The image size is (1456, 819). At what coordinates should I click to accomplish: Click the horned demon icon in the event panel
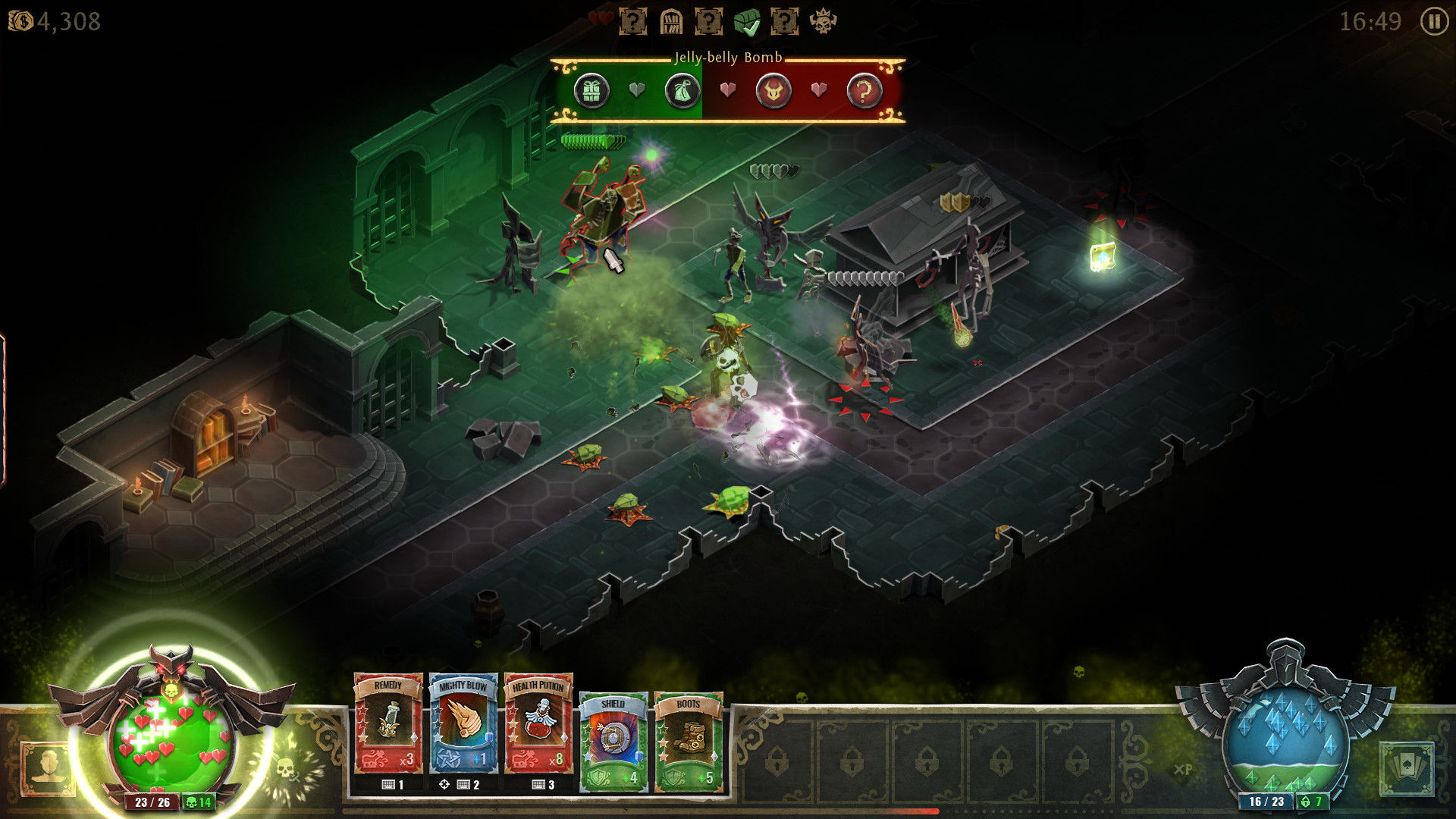[773, 91]
